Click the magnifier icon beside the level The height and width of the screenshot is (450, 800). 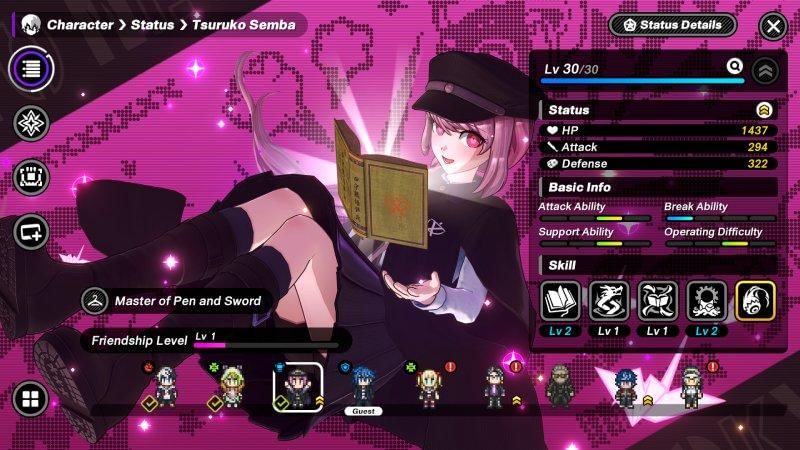(735, 68)
